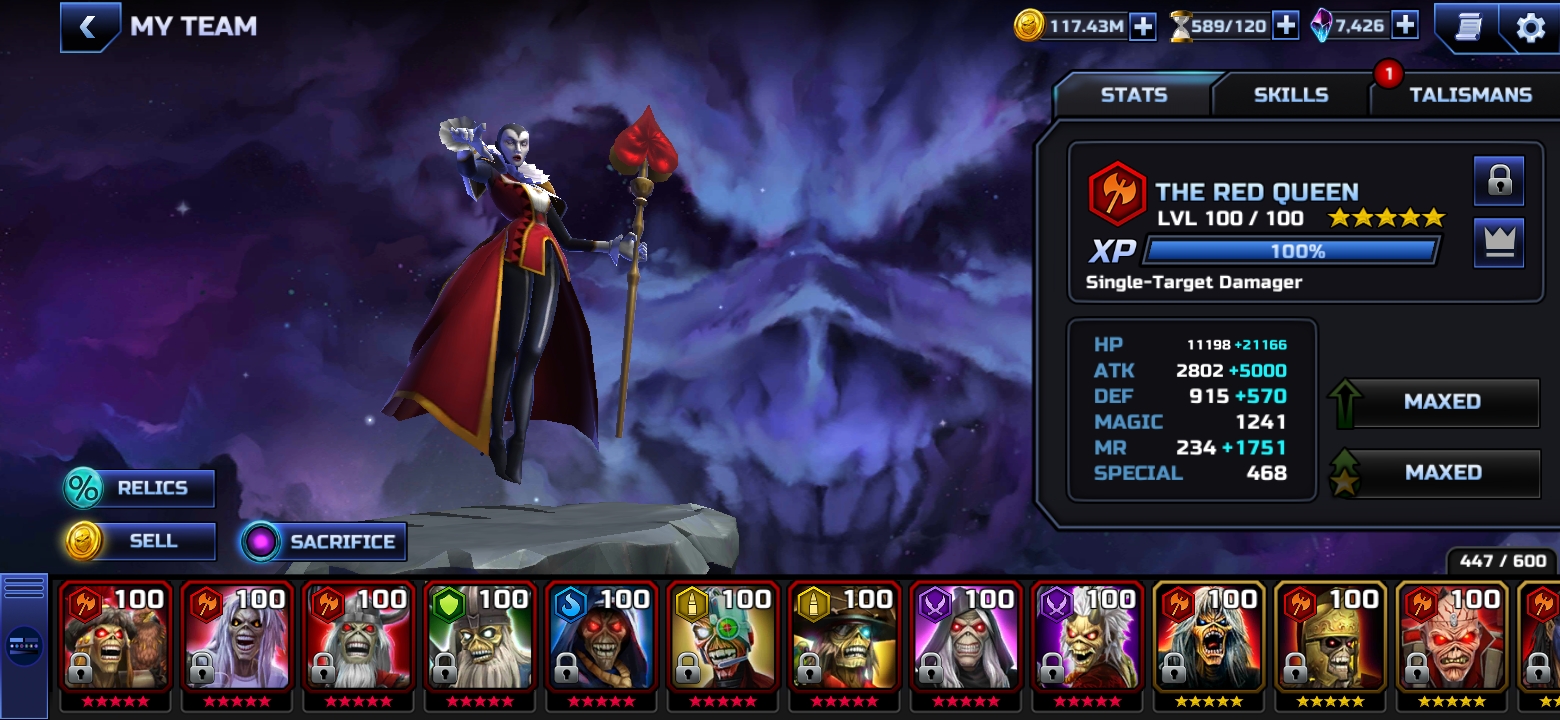Buy more Ironite with the plus button
1560x720 pixels.
(1405, 25)
